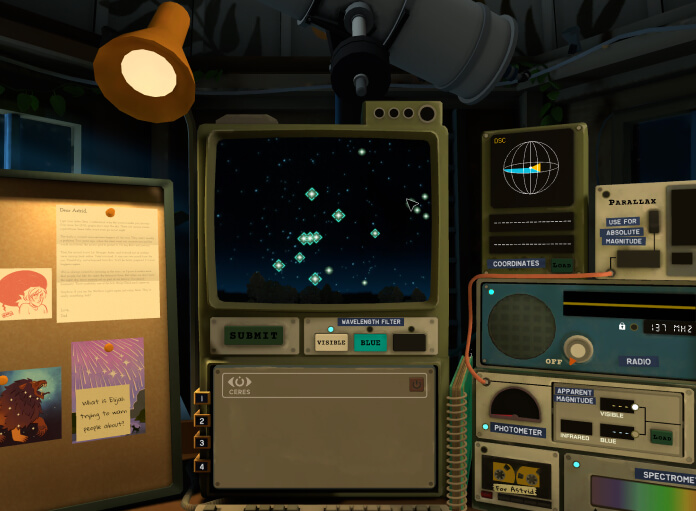
Task: Switch to tab 2 on the console
Action: [x=201, y=420]
